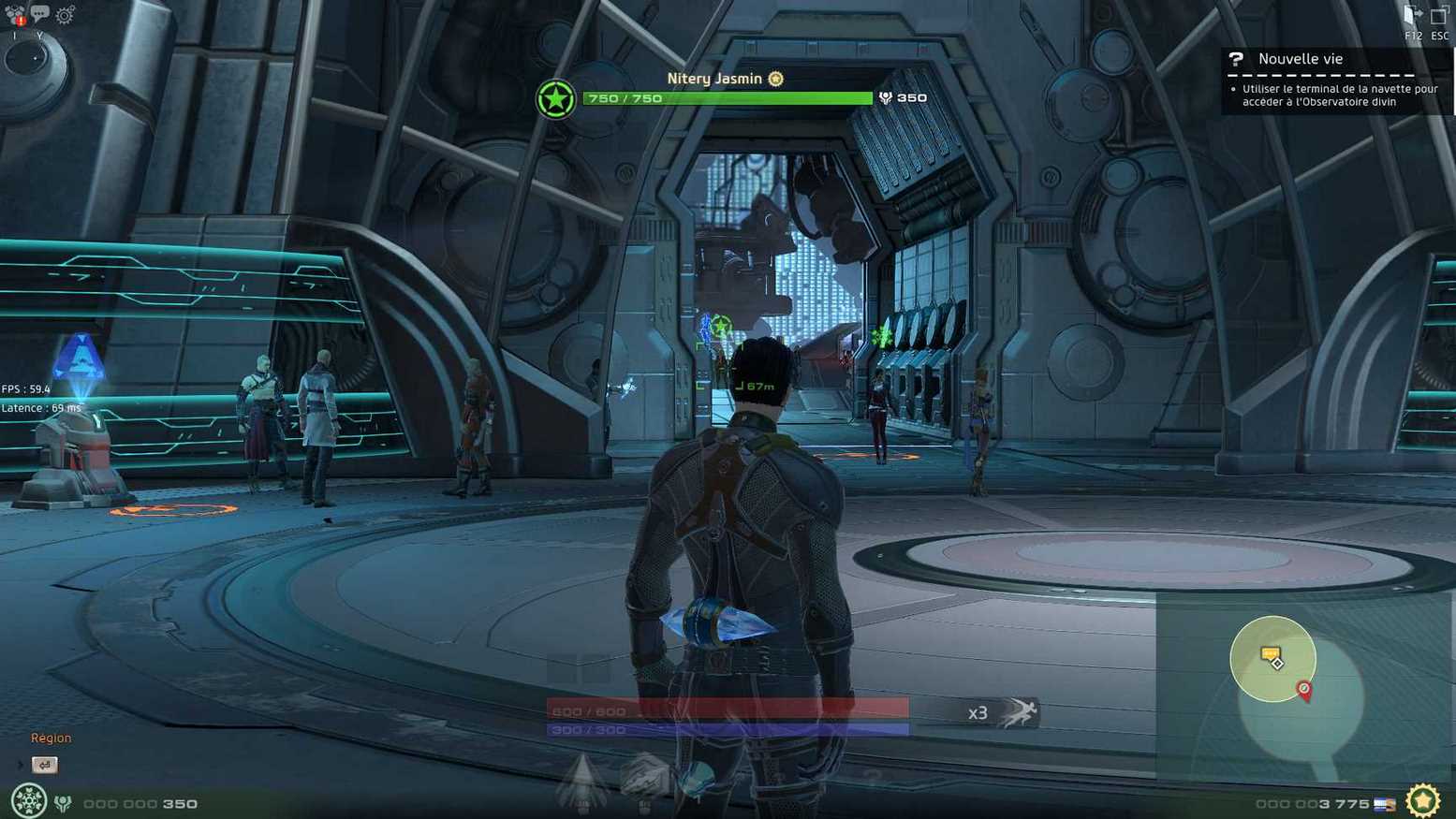Toggle the window mode icon above ESC
Screen dimensions: 1456x819
coord(1439,16)
